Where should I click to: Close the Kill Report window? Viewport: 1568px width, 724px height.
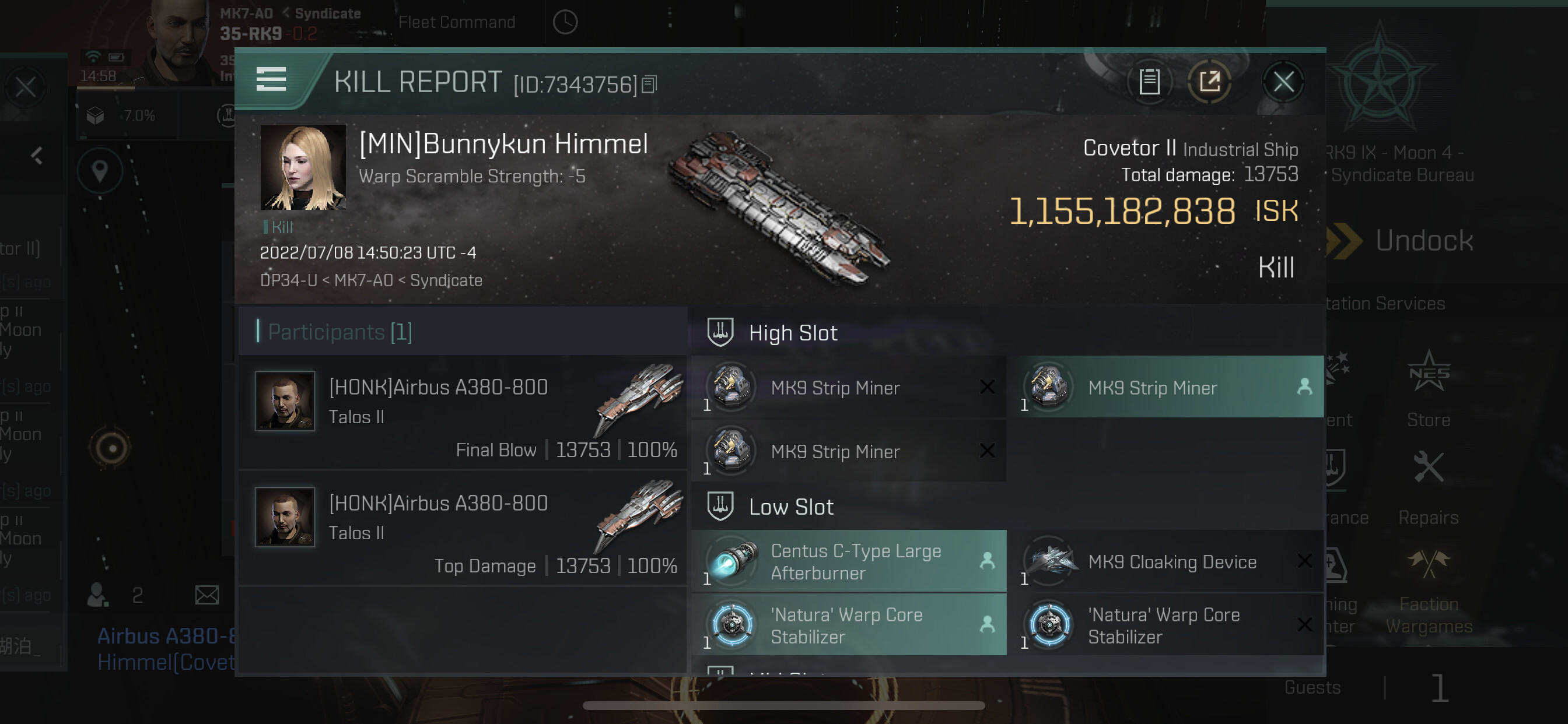(1283, 82)
